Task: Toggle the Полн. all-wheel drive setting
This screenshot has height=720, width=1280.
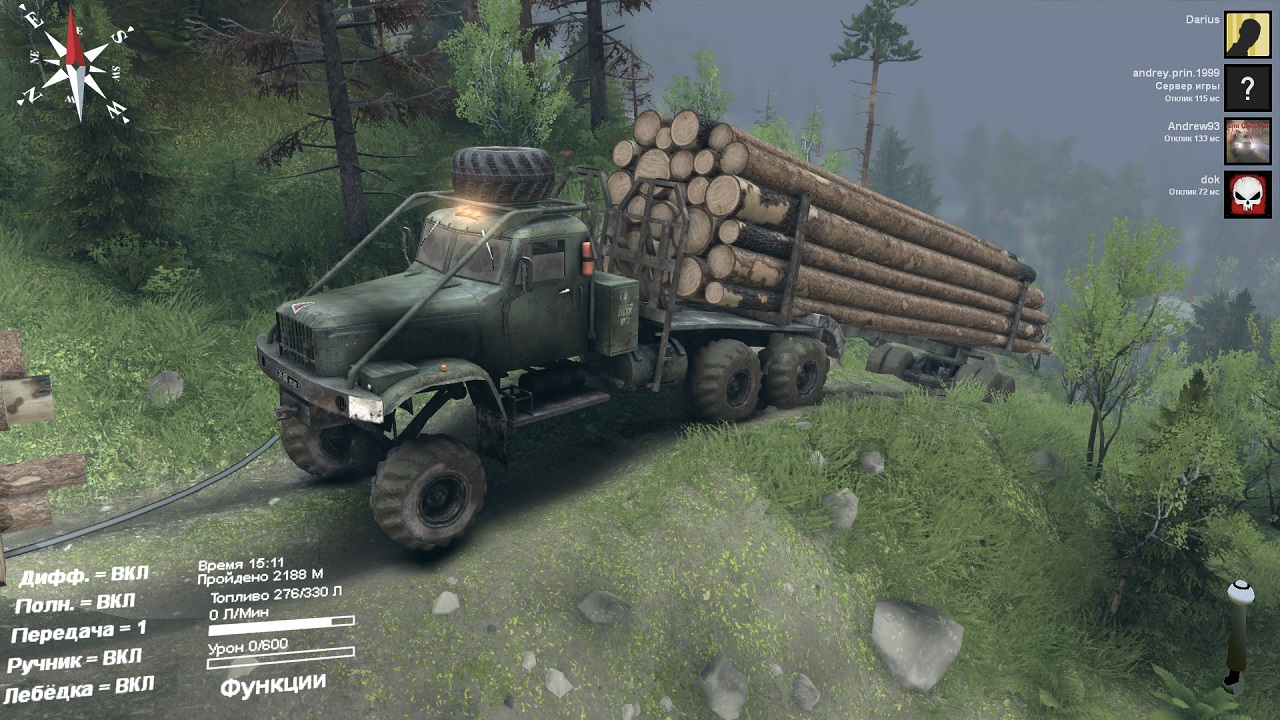Action: [x=75, y=604]
